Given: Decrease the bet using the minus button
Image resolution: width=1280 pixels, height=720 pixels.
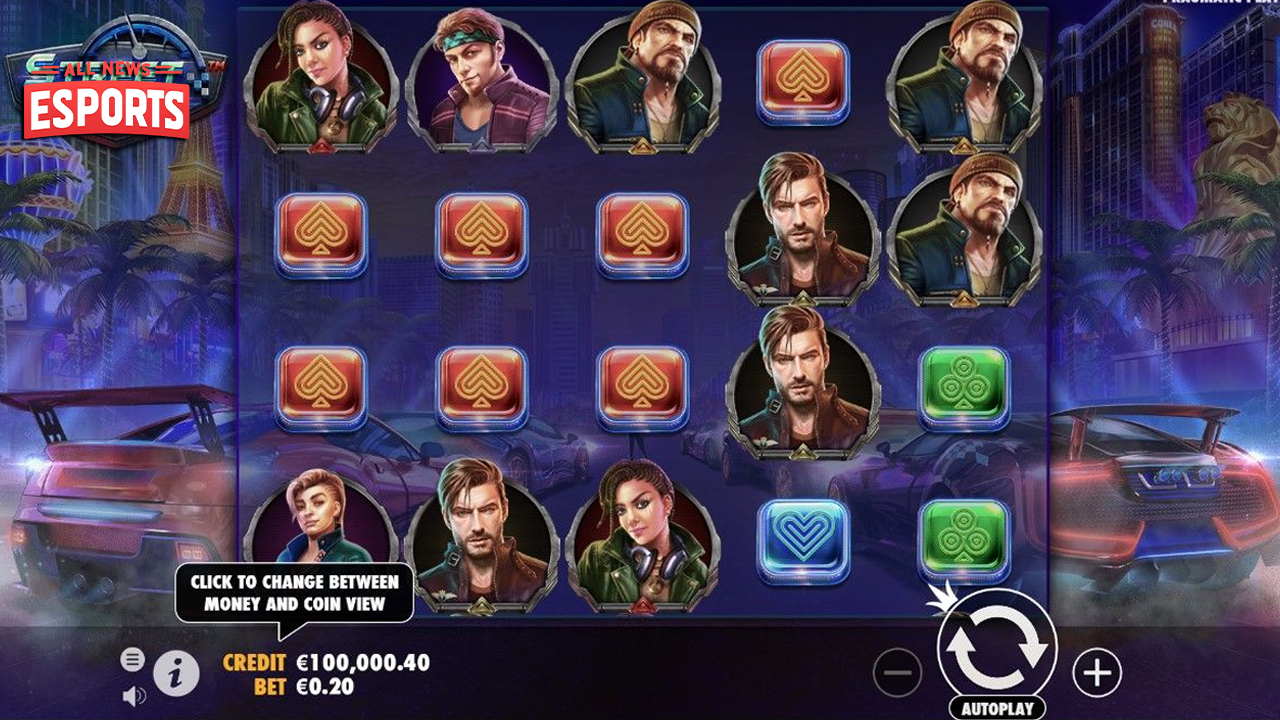Looking at the screenshot, I should click(x=899, y=672).
